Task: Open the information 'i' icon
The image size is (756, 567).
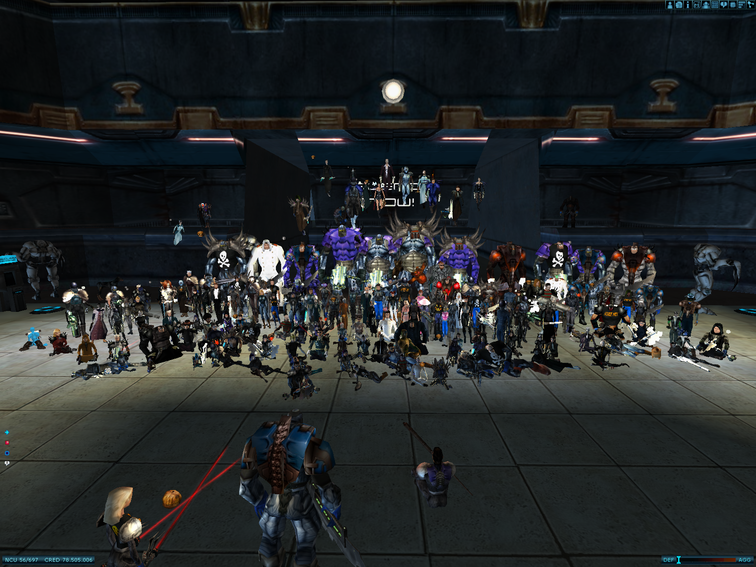Action: (x=688, y=5)
